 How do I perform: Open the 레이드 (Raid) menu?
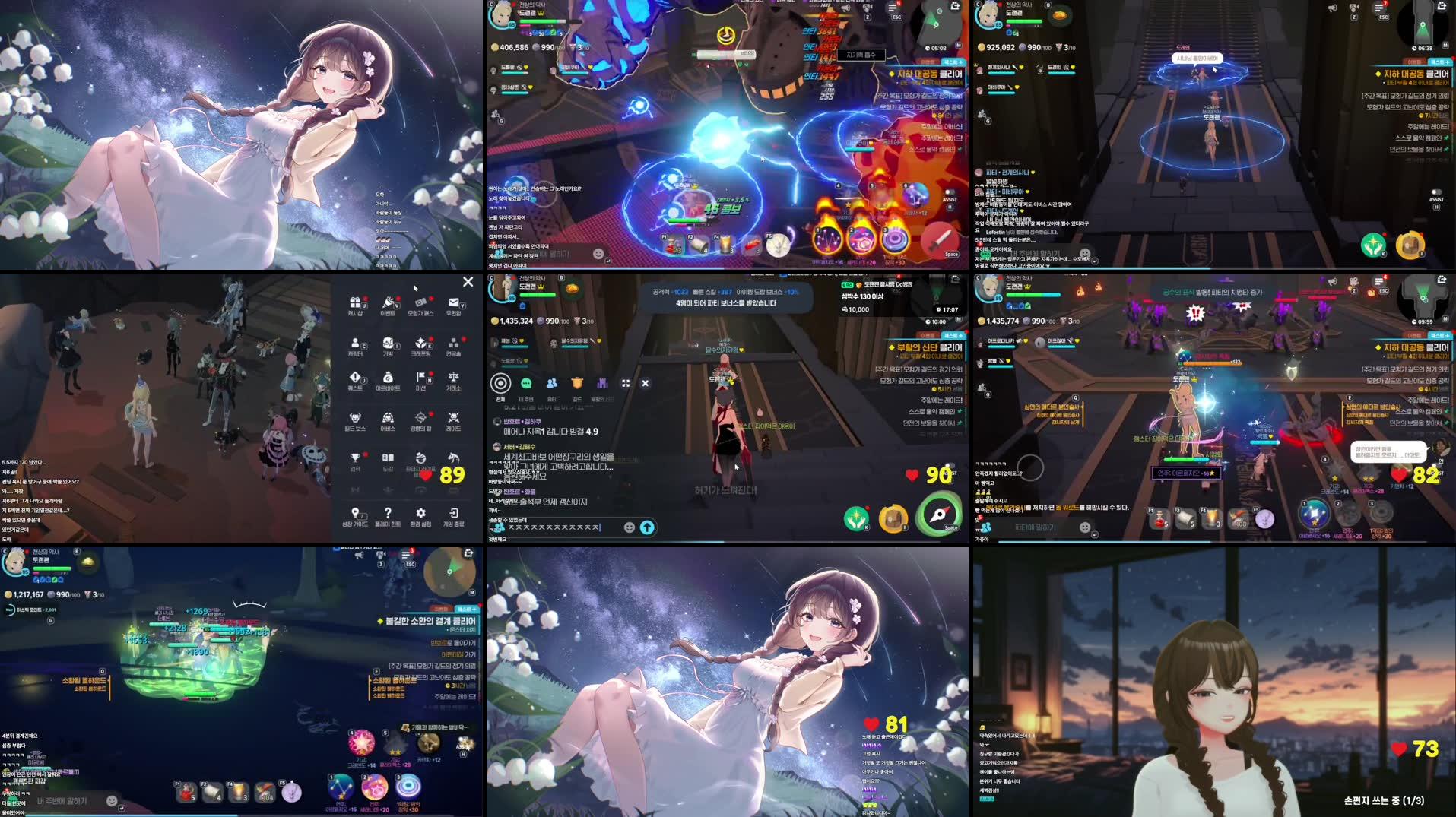[x=454, y=420]
